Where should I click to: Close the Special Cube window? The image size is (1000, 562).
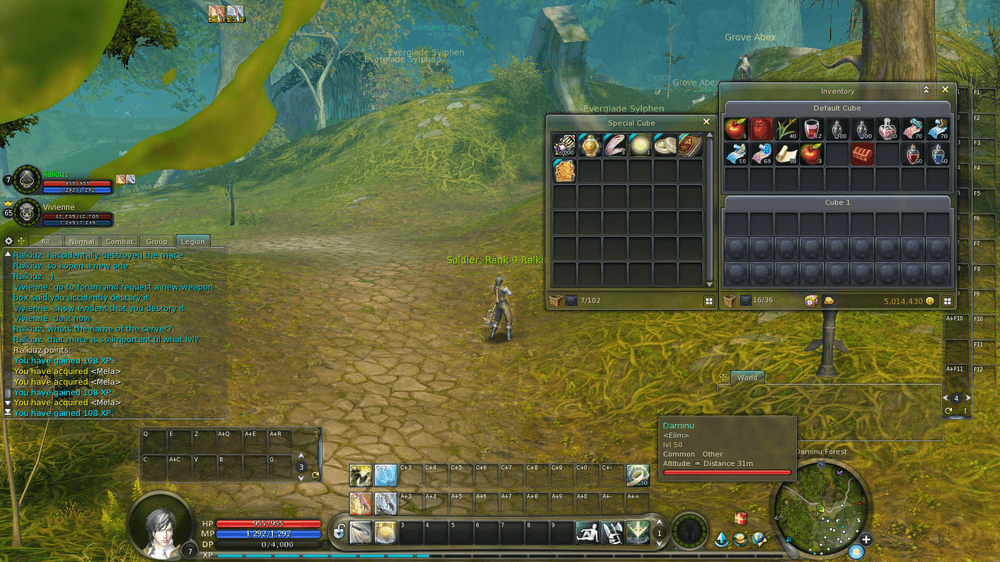coord(706,122)
